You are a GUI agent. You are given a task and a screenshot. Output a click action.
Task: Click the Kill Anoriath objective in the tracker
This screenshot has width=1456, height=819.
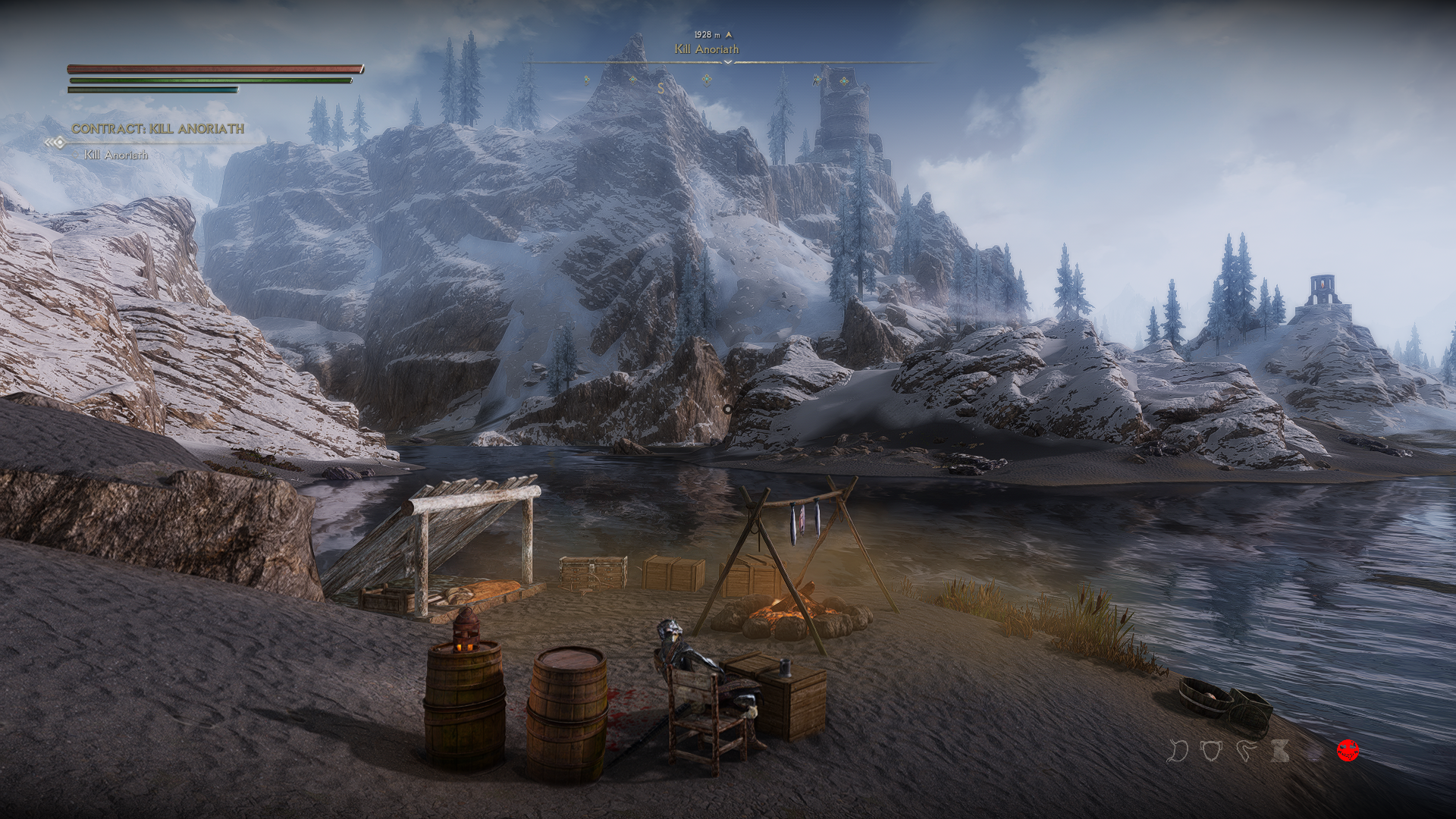click(x=116, y=155)
